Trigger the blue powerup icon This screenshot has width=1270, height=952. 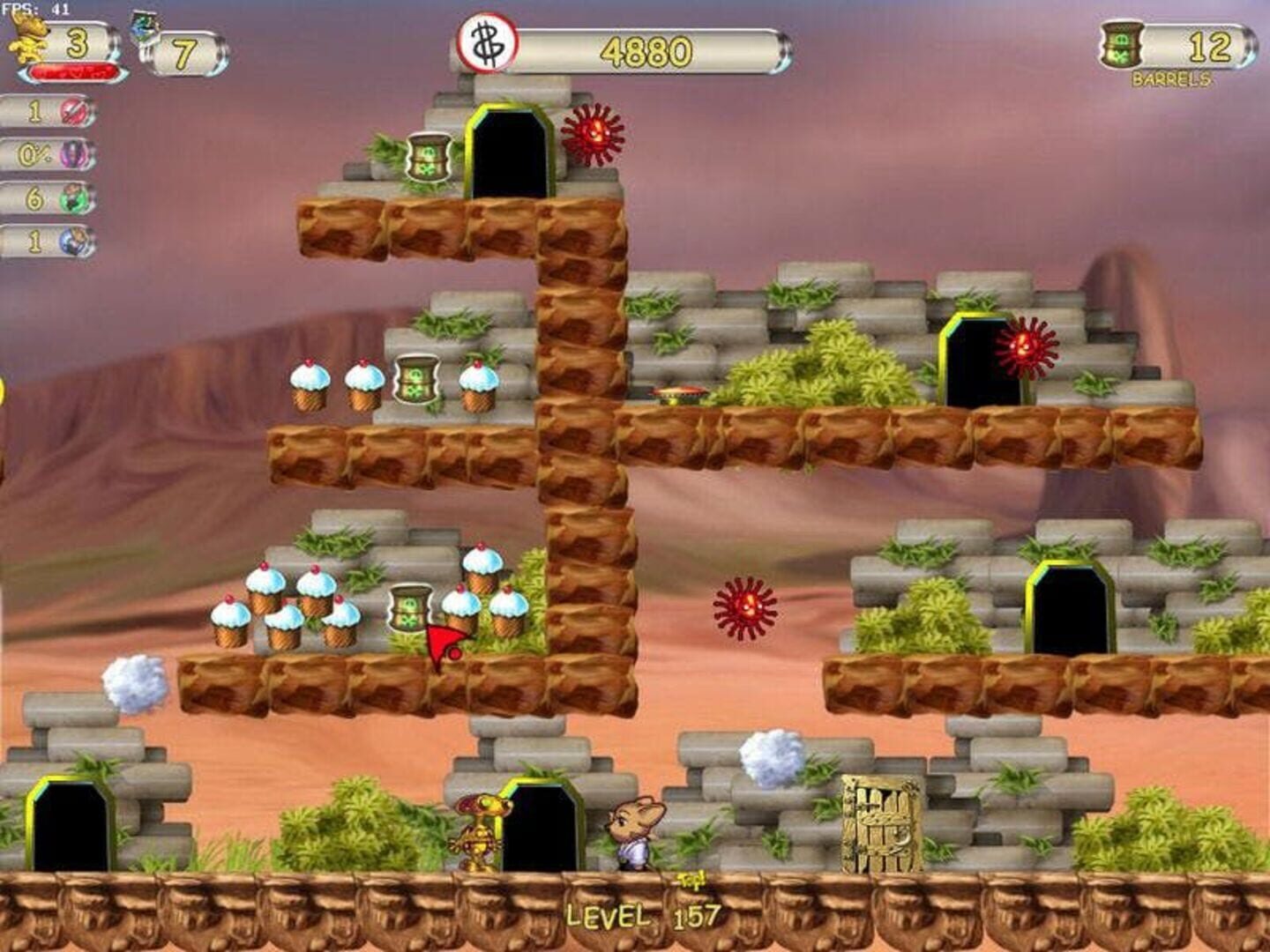(76, 242)
